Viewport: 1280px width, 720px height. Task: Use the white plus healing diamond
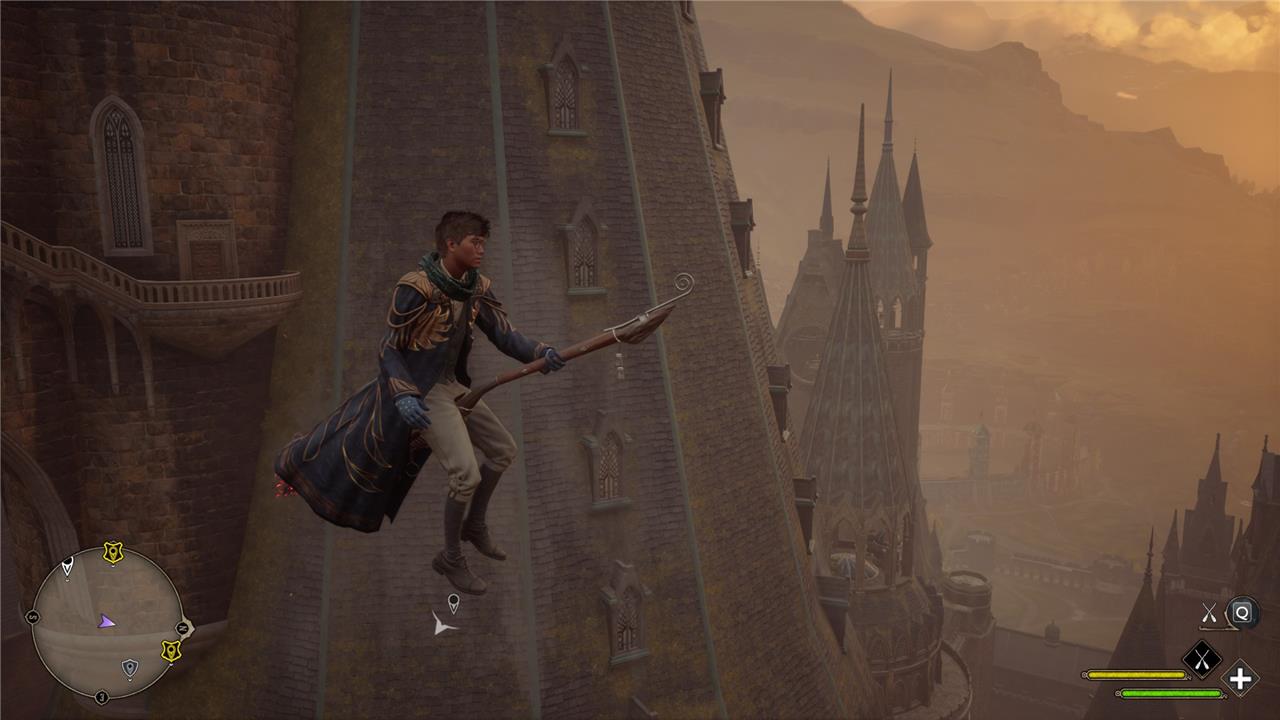1240,679
